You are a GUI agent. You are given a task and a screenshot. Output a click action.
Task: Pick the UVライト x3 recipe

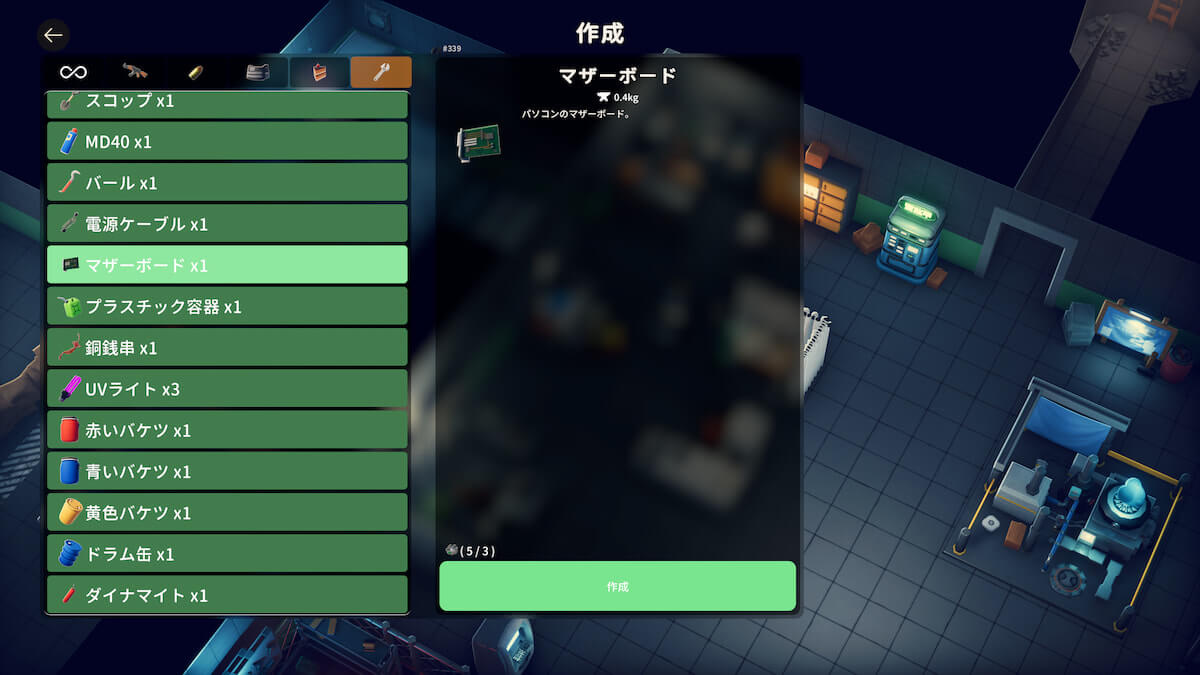coord(227,388)
